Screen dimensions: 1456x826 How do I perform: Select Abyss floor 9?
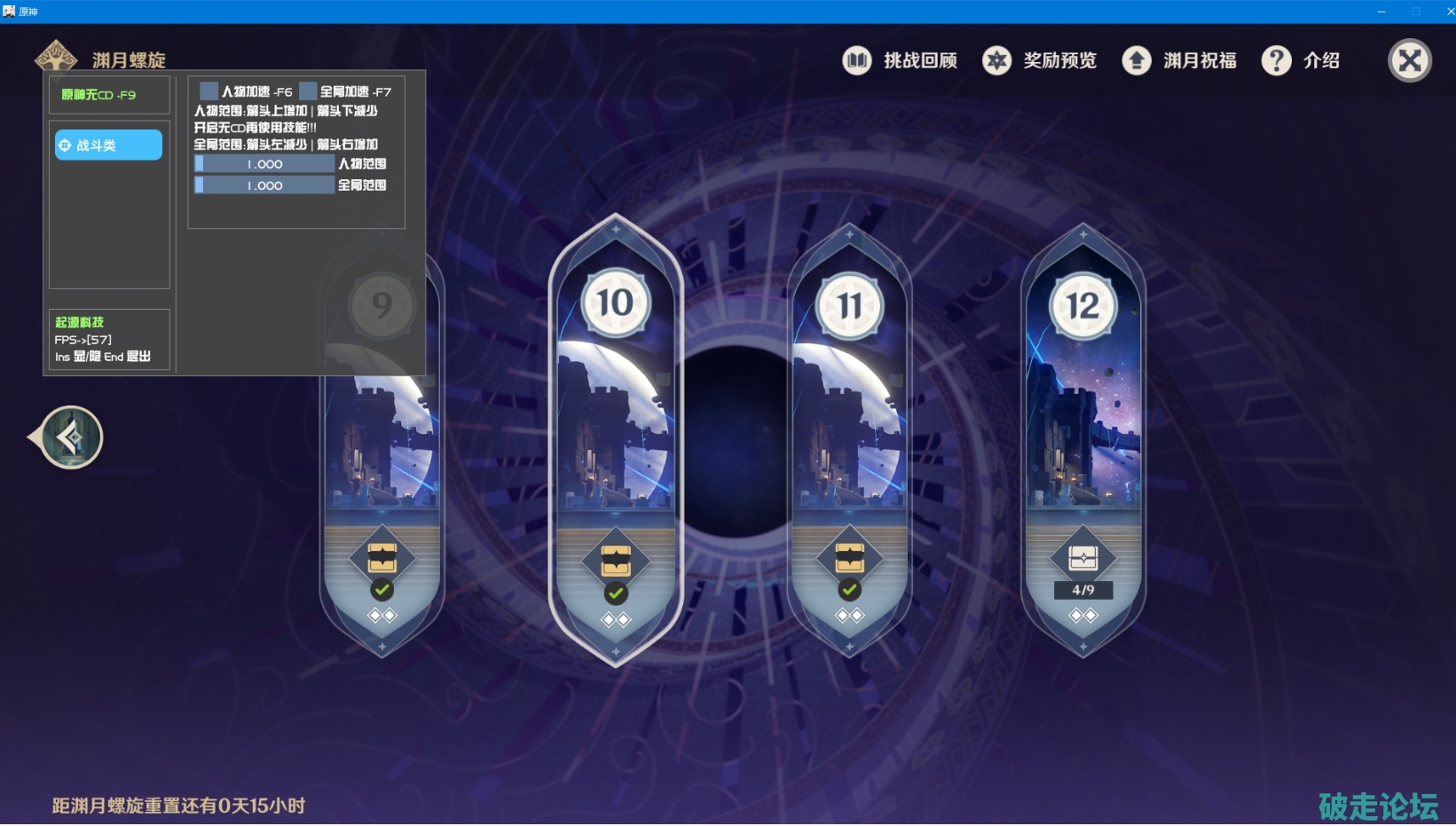pyautogui.click(x=382, y=461)
